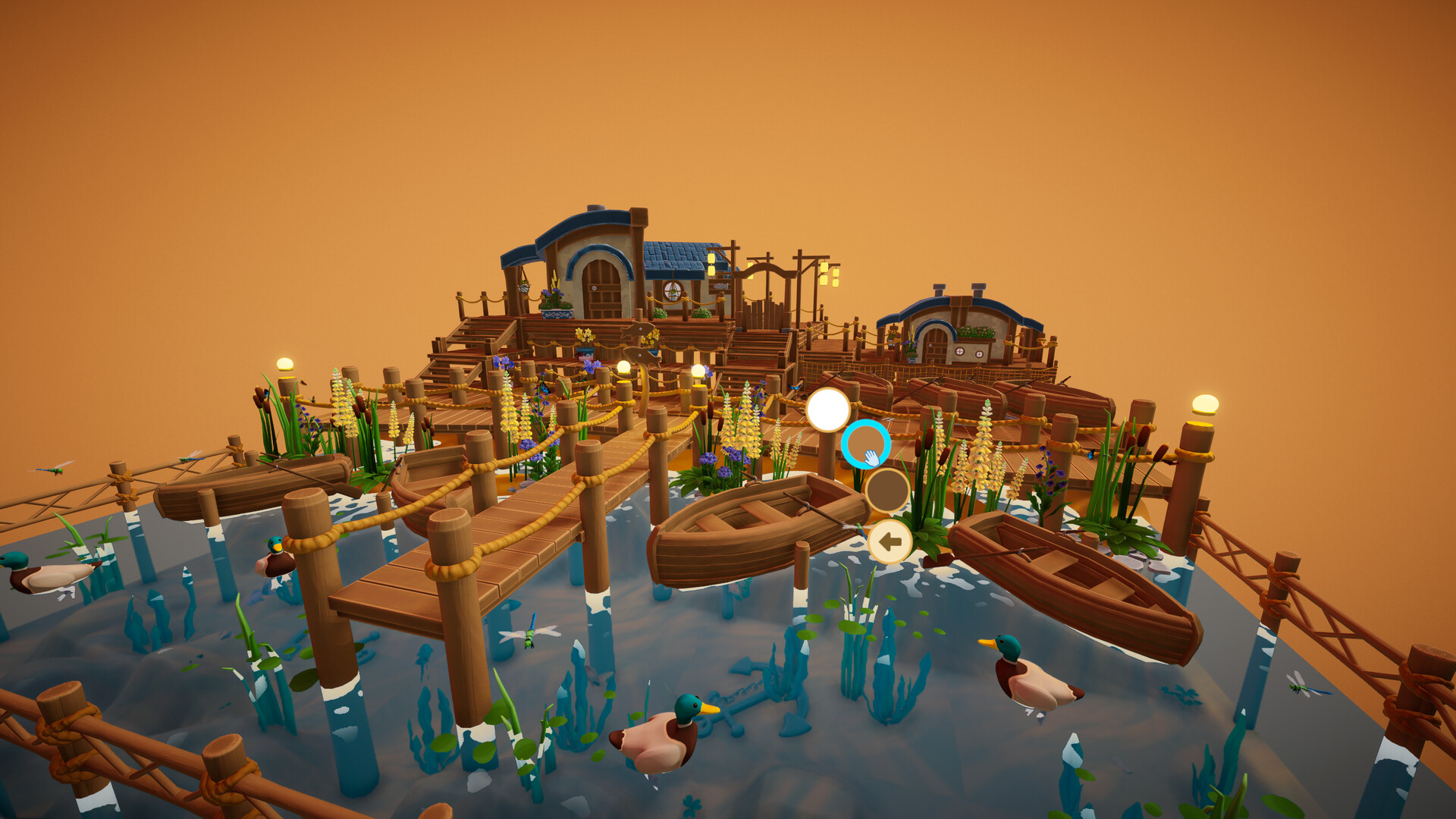This screenshot has width=1456, height=819.
Task: Click the round porthole window with anchor
Action: (x=673, y=290)
